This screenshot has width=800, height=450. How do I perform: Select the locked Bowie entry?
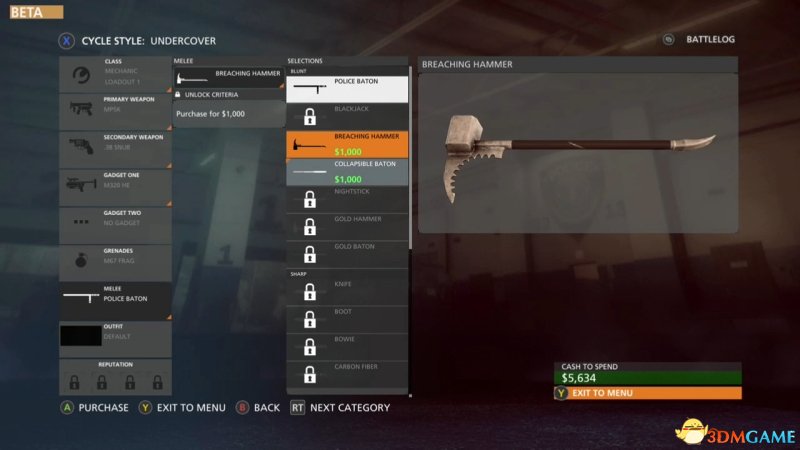pyautogui.click(x=347, y=347)
